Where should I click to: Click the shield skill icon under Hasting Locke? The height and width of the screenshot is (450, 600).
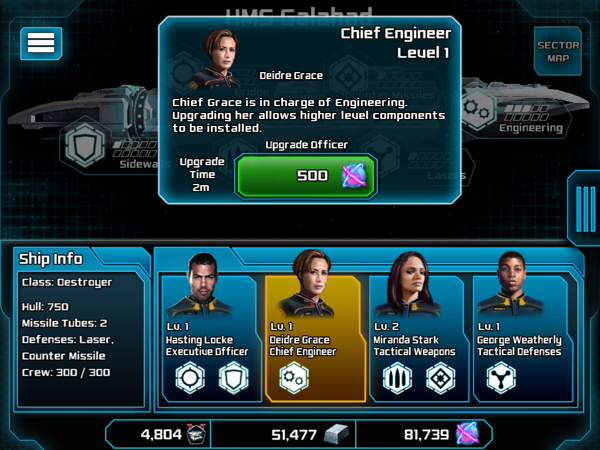[232, 378]
